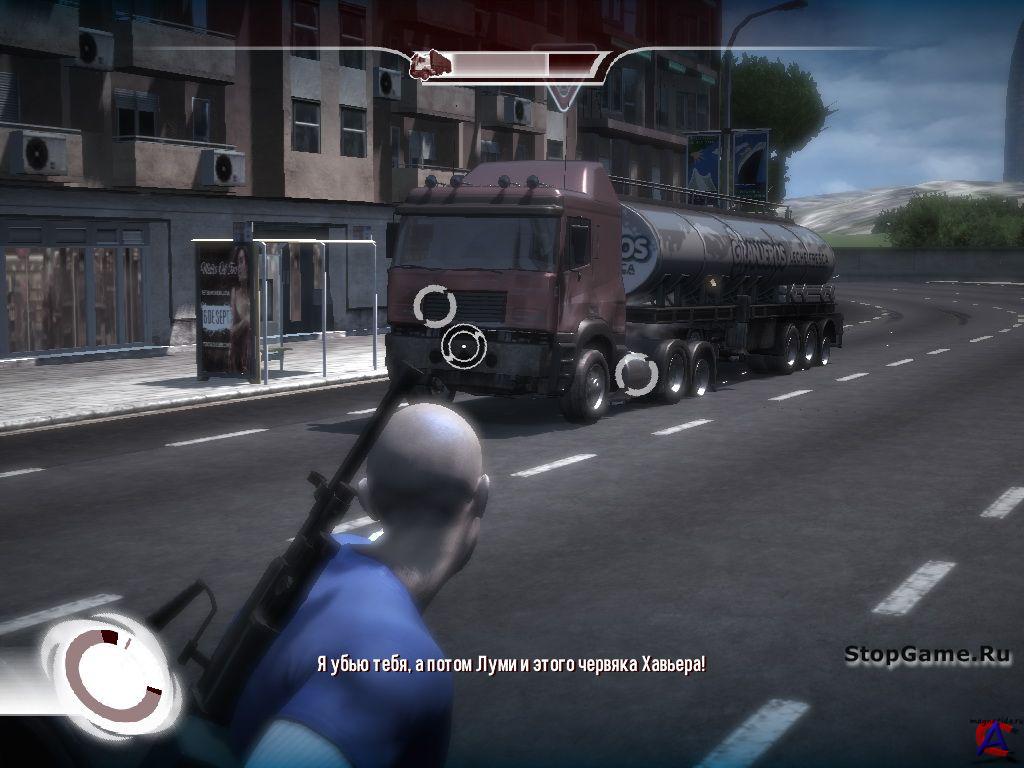Target the reticle on the truck's grille

click(435, 305)
